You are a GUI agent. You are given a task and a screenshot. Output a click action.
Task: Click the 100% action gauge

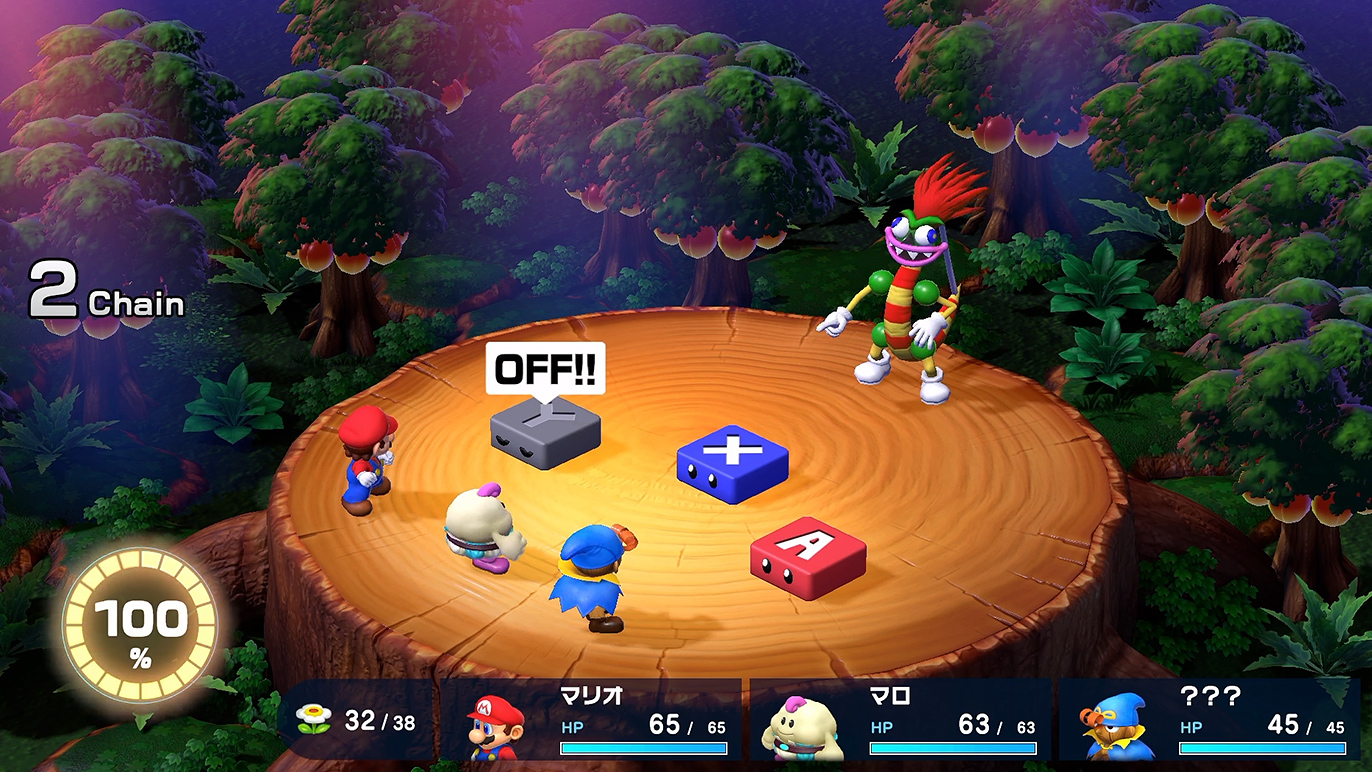click(x=140, y=624)
